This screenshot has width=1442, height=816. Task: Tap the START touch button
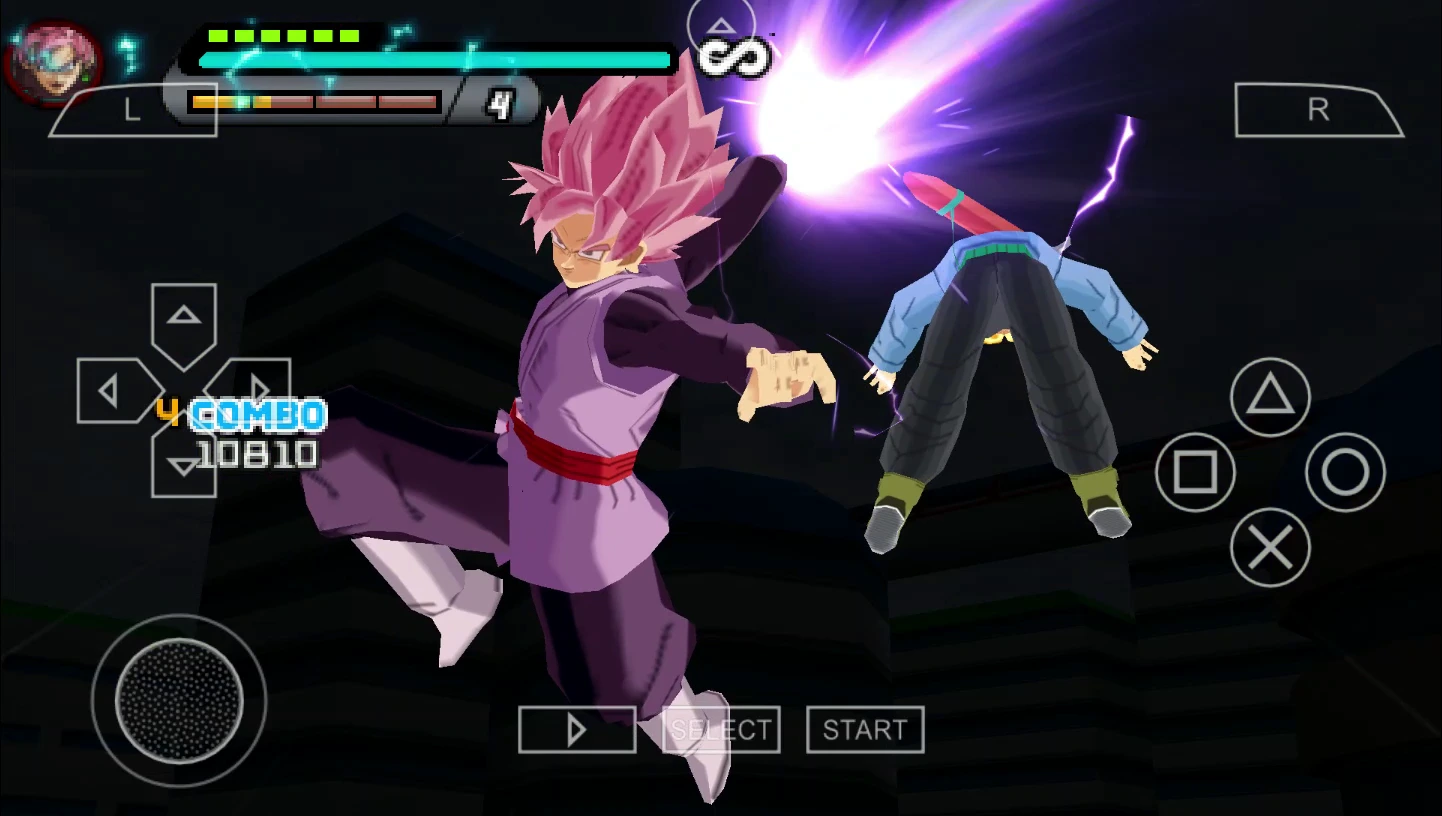(x=865, y=730)
